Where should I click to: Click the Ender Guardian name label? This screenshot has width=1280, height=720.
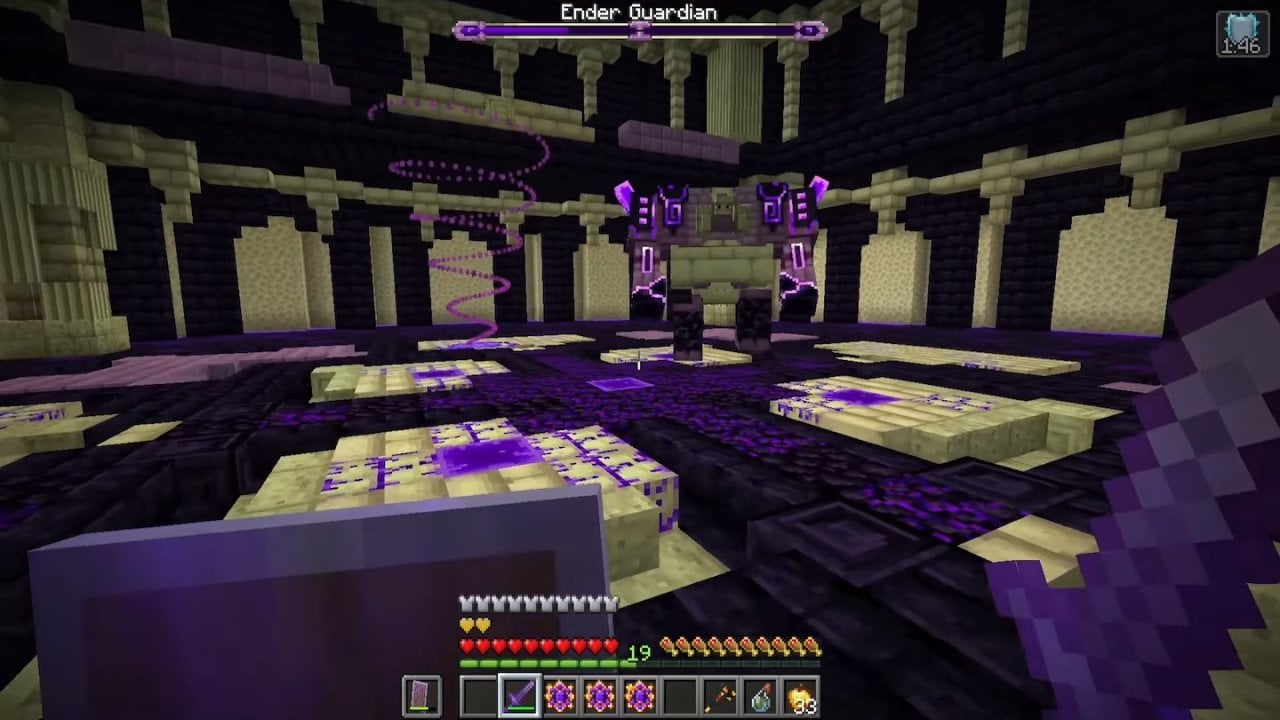pos(638,13)
